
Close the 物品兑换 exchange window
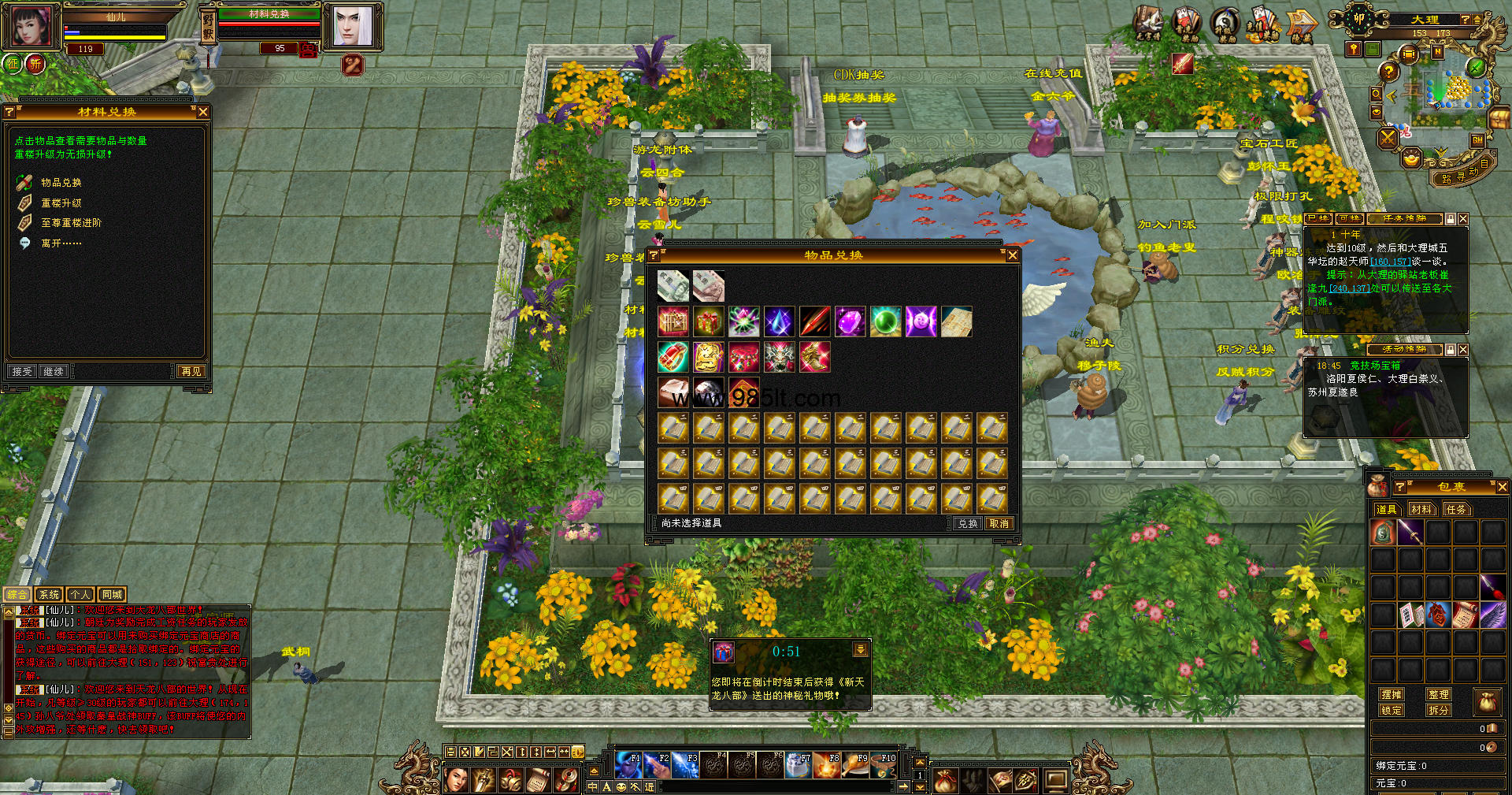[x=1013, y=255]
